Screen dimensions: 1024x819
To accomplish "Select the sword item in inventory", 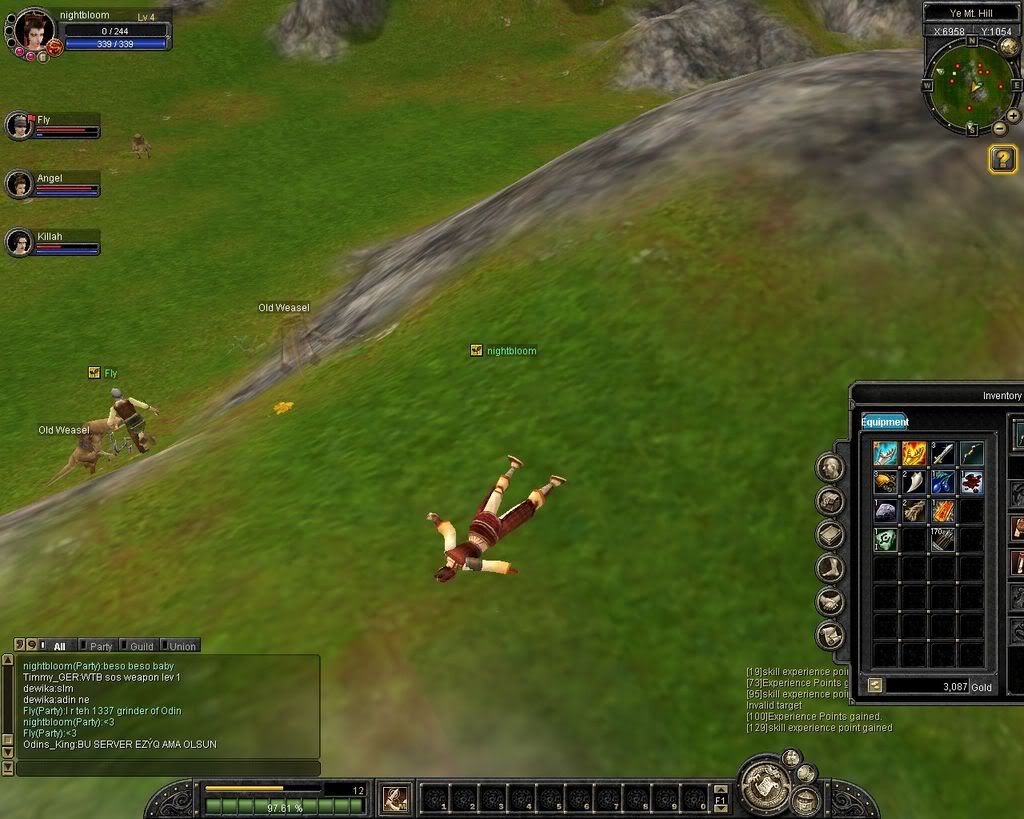I will 943,454.
